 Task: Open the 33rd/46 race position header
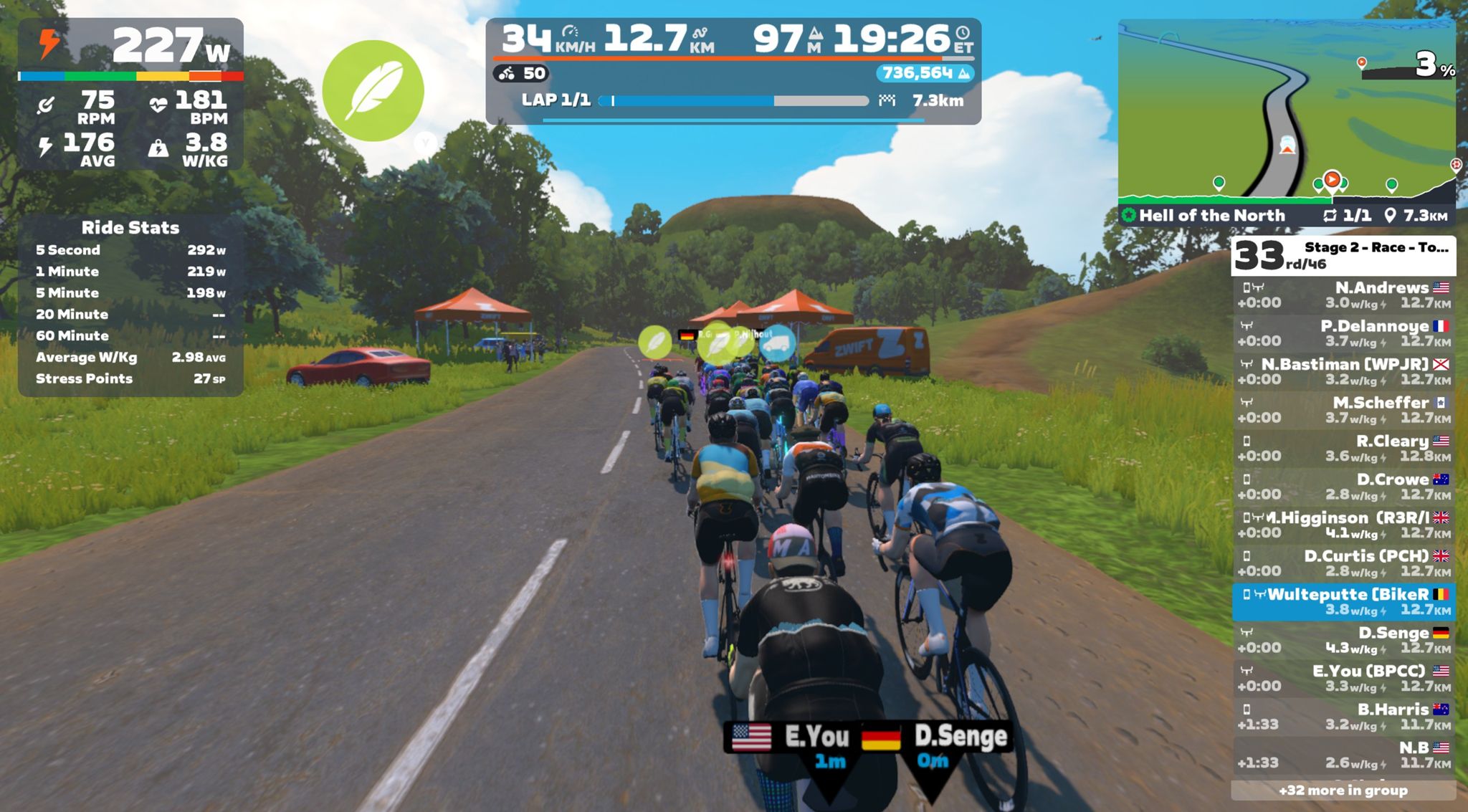pyautogui.click(x=1343, y=256)
